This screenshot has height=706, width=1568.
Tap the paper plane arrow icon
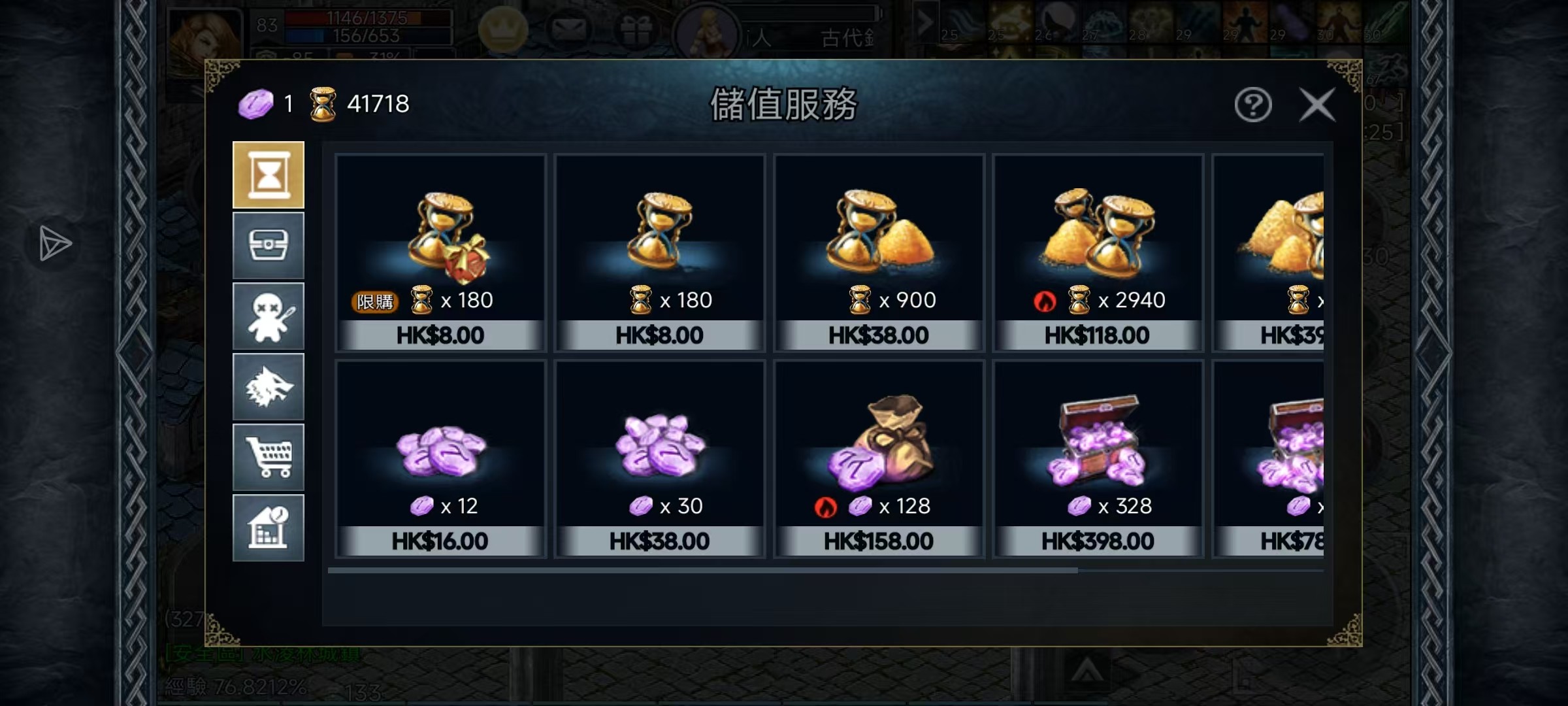pos(55,244)
